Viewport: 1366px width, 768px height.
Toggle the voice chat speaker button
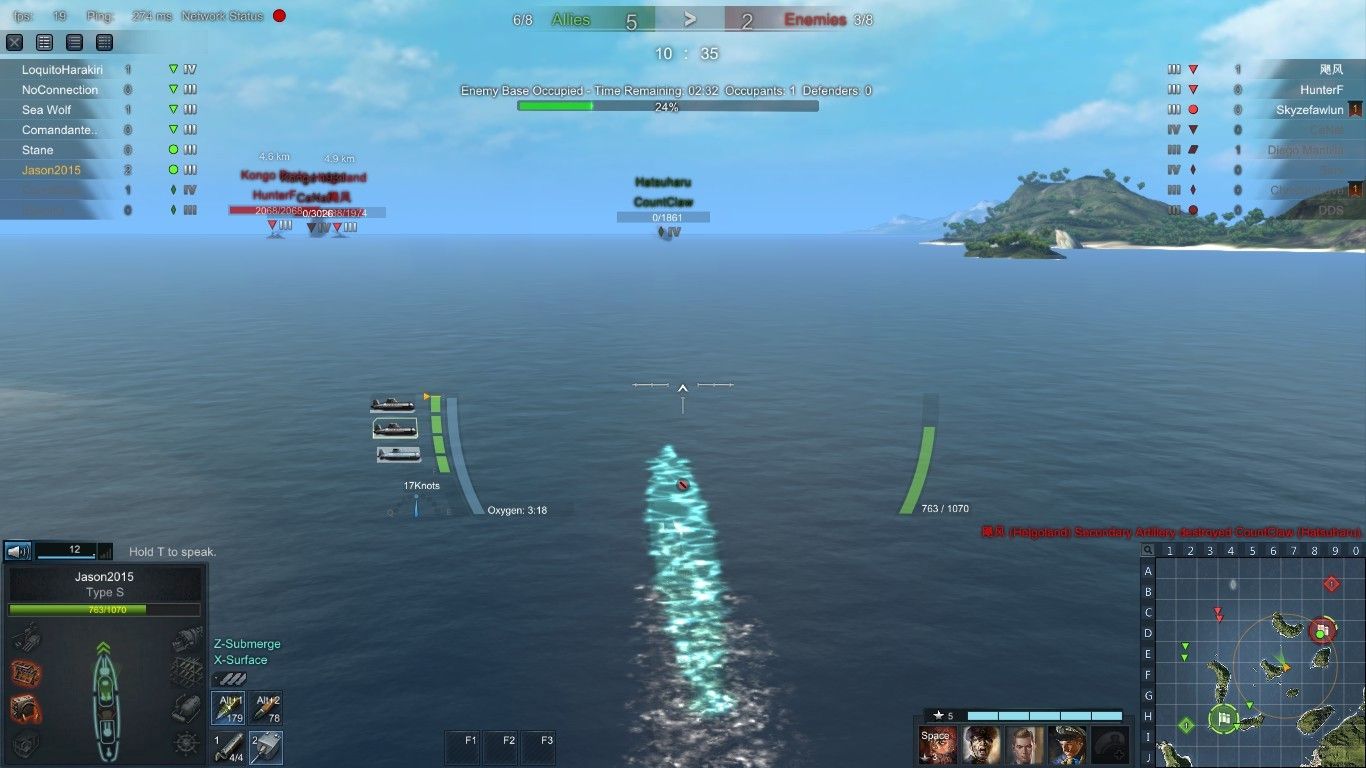click(17, 551)
